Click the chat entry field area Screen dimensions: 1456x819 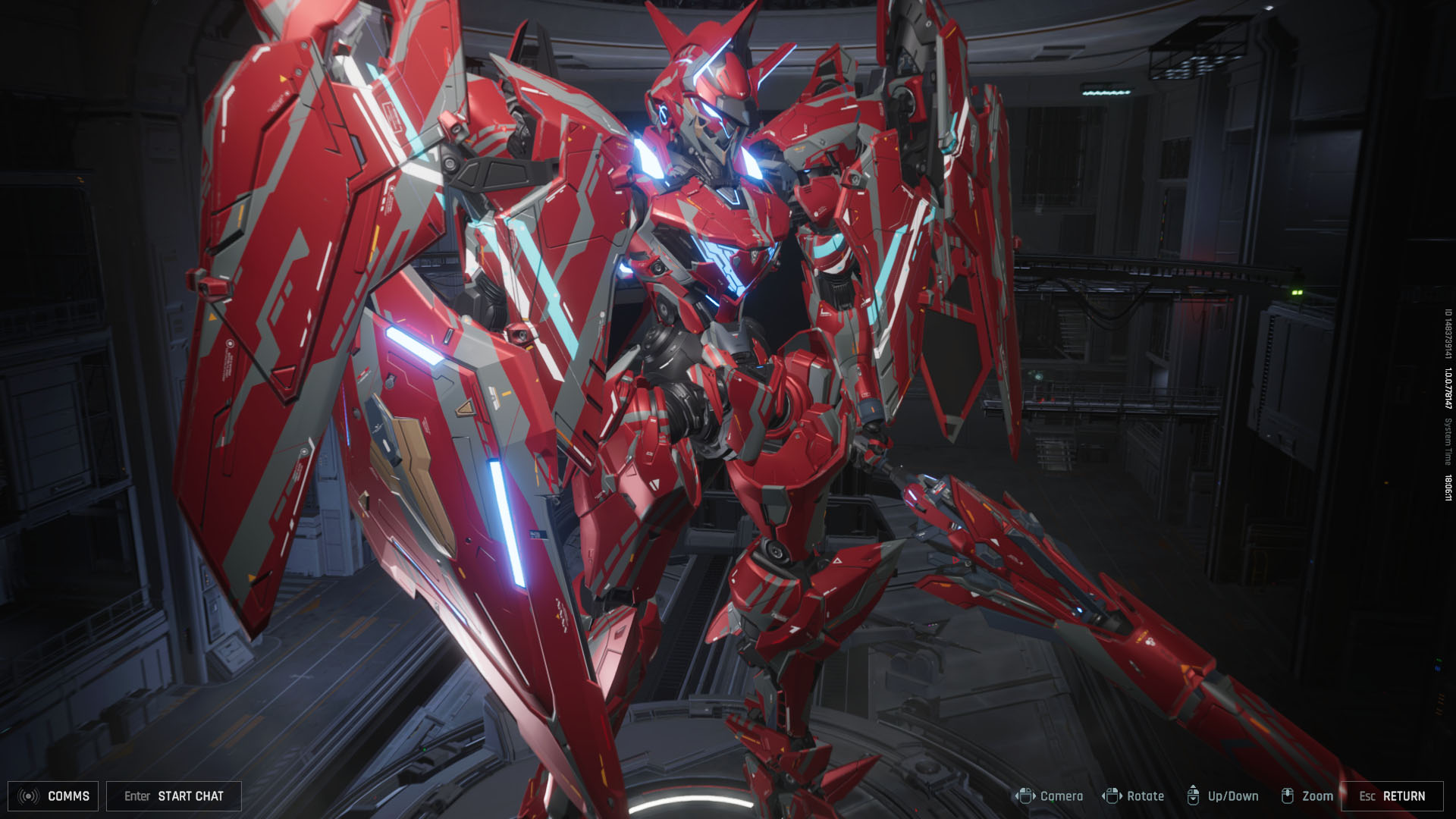173,796
